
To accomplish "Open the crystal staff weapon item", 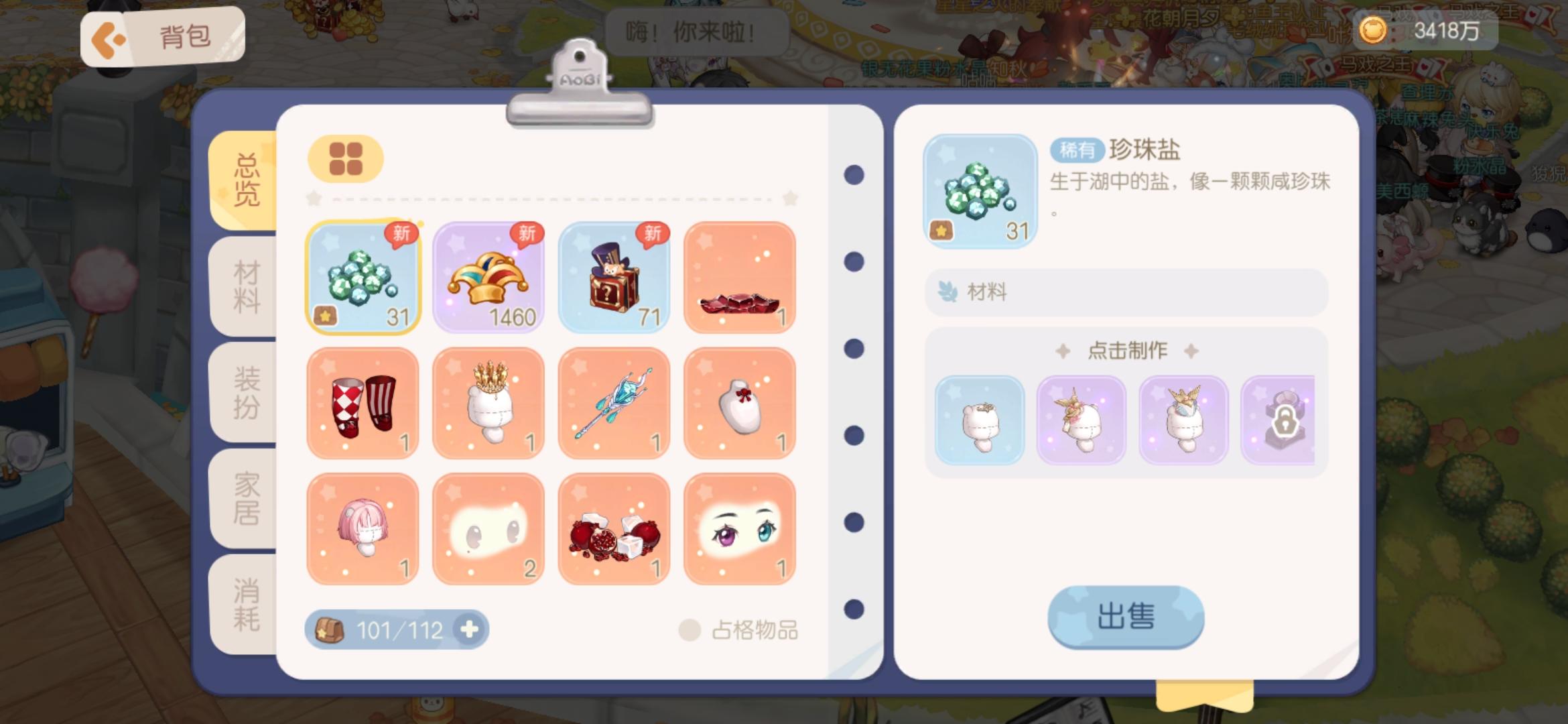I will coord(614,403).
